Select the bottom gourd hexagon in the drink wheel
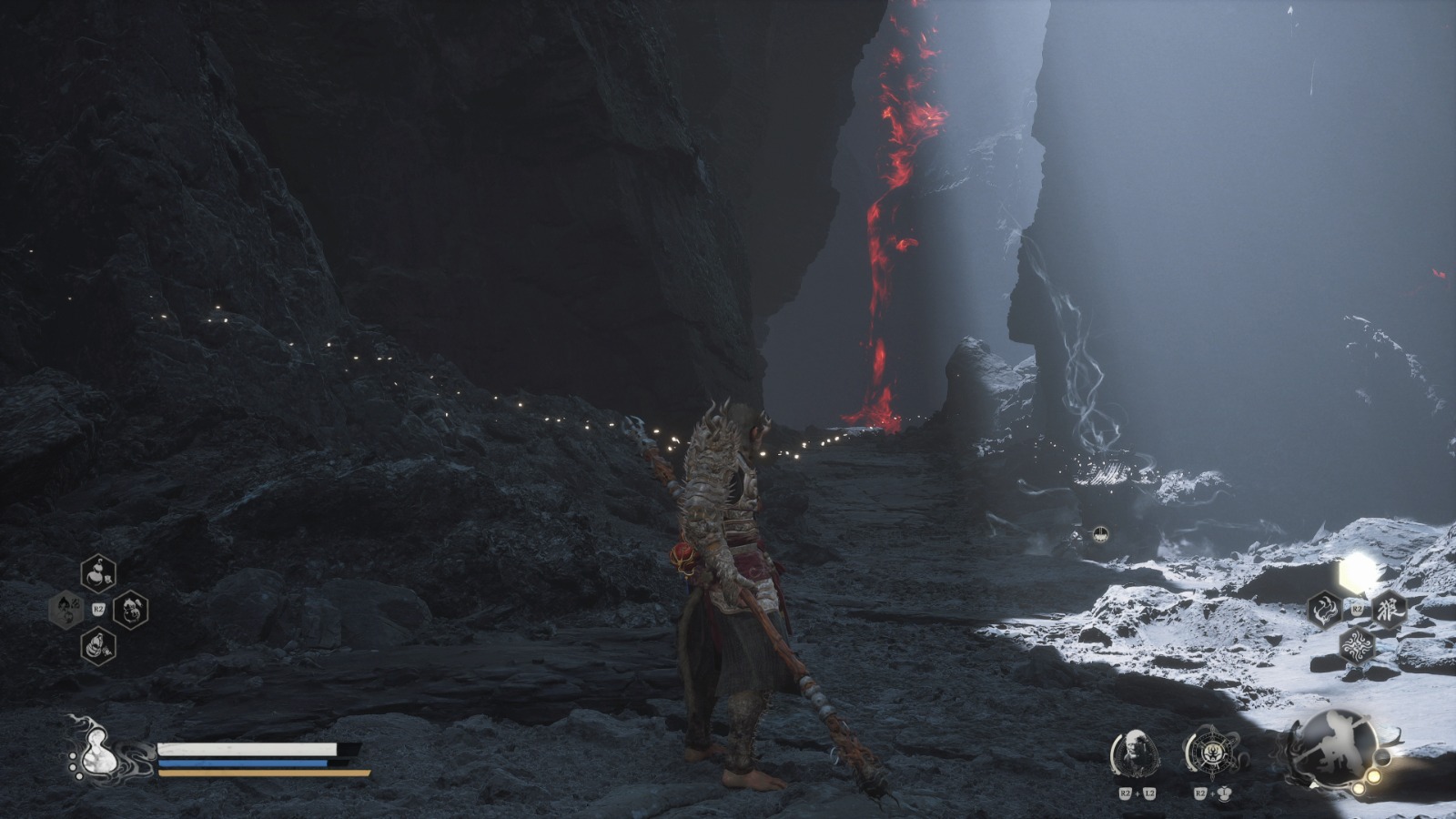 97,647
